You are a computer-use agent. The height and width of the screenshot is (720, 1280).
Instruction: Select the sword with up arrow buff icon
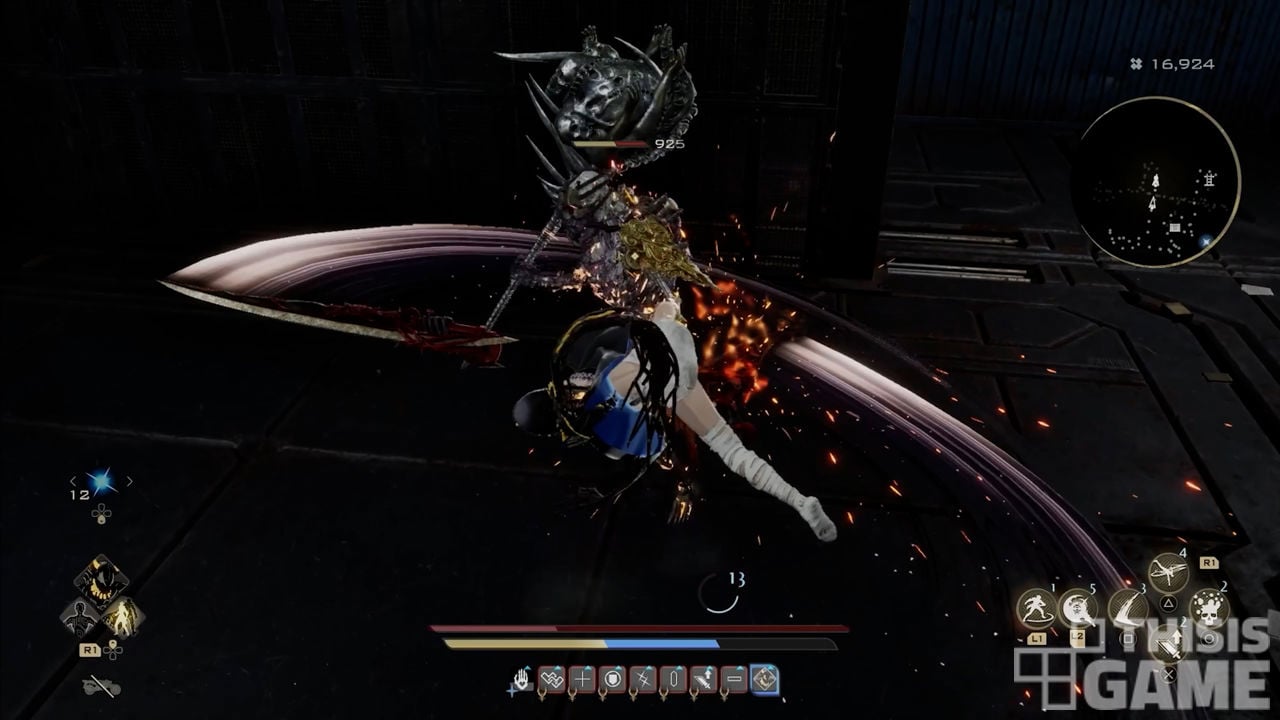(705, 680)
